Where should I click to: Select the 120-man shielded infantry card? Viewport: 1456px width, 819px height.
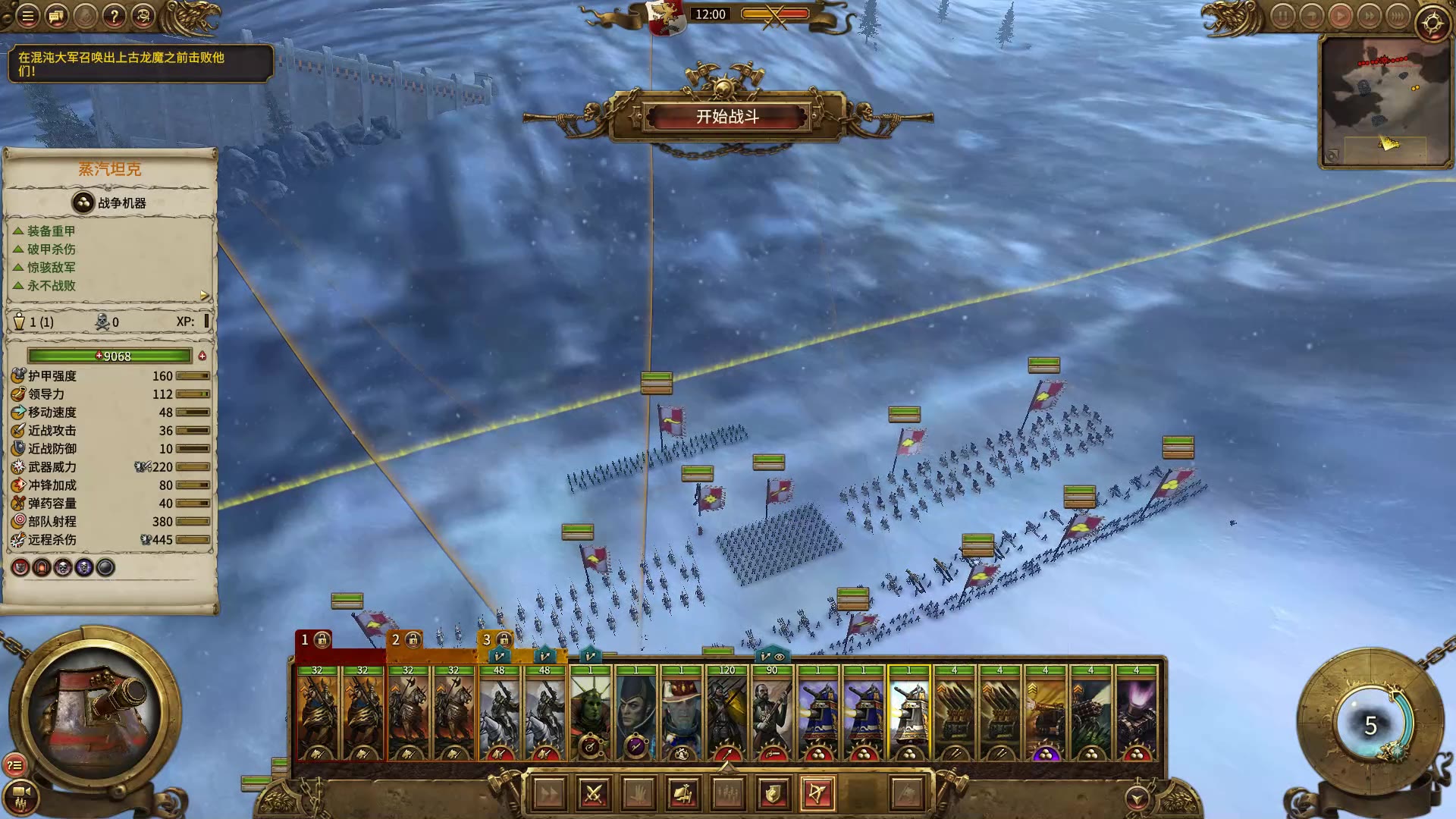point(726,713)
